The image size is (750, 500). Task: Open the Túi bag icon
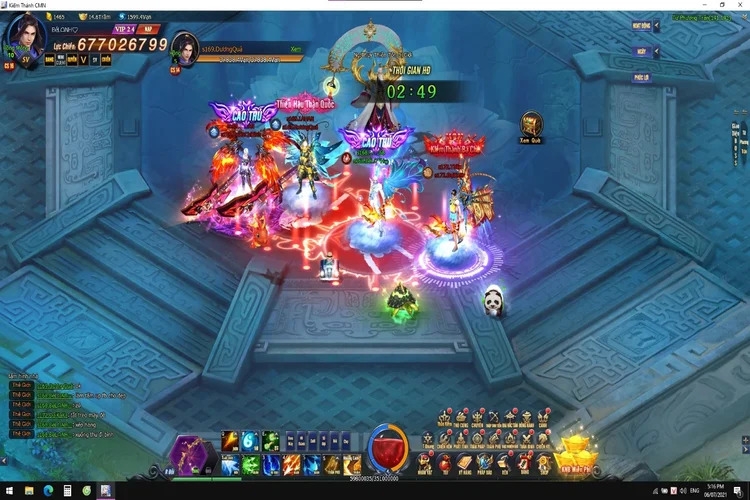[x=445, y=463]
